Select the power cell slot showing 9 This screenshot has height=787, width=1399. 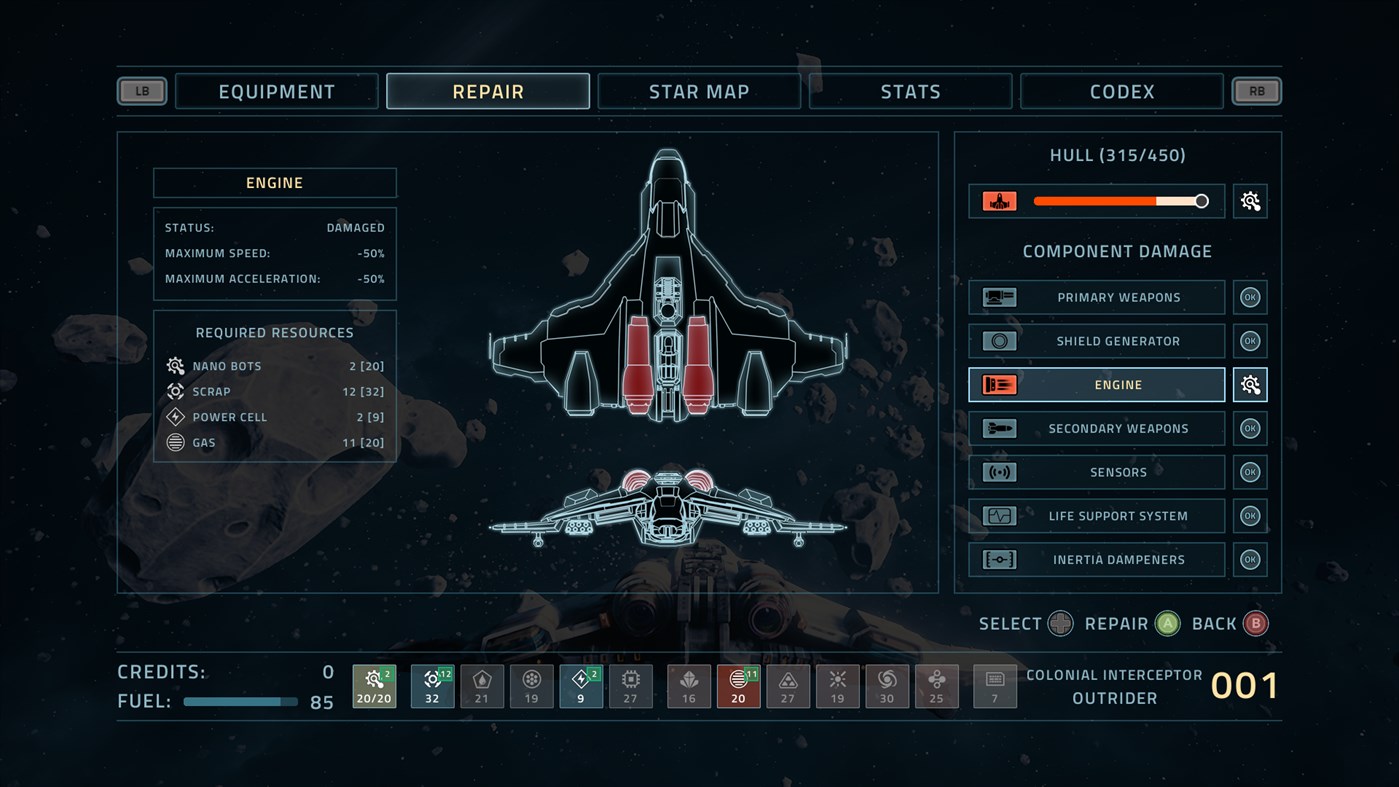tap(581, 686)
